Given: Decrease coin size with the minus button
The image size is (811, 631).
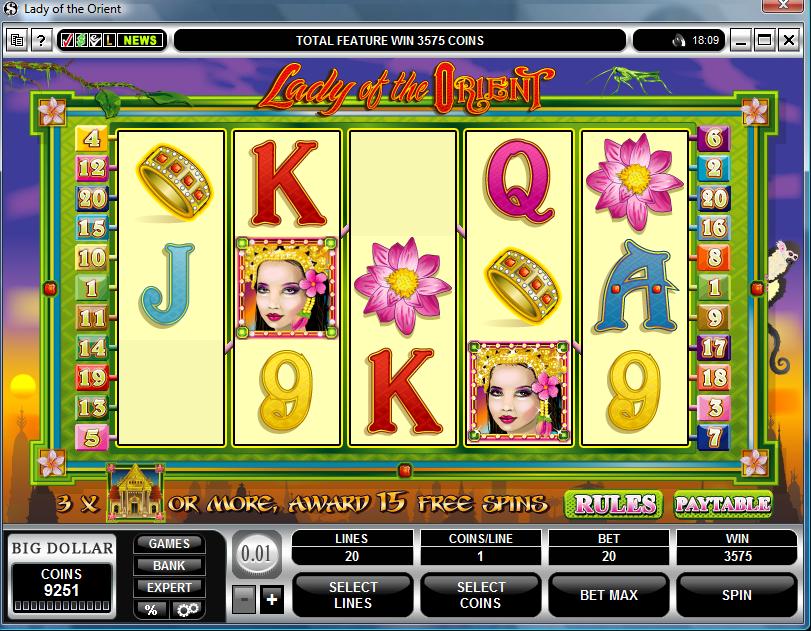Looking at the screenshot, I should 244,601.
